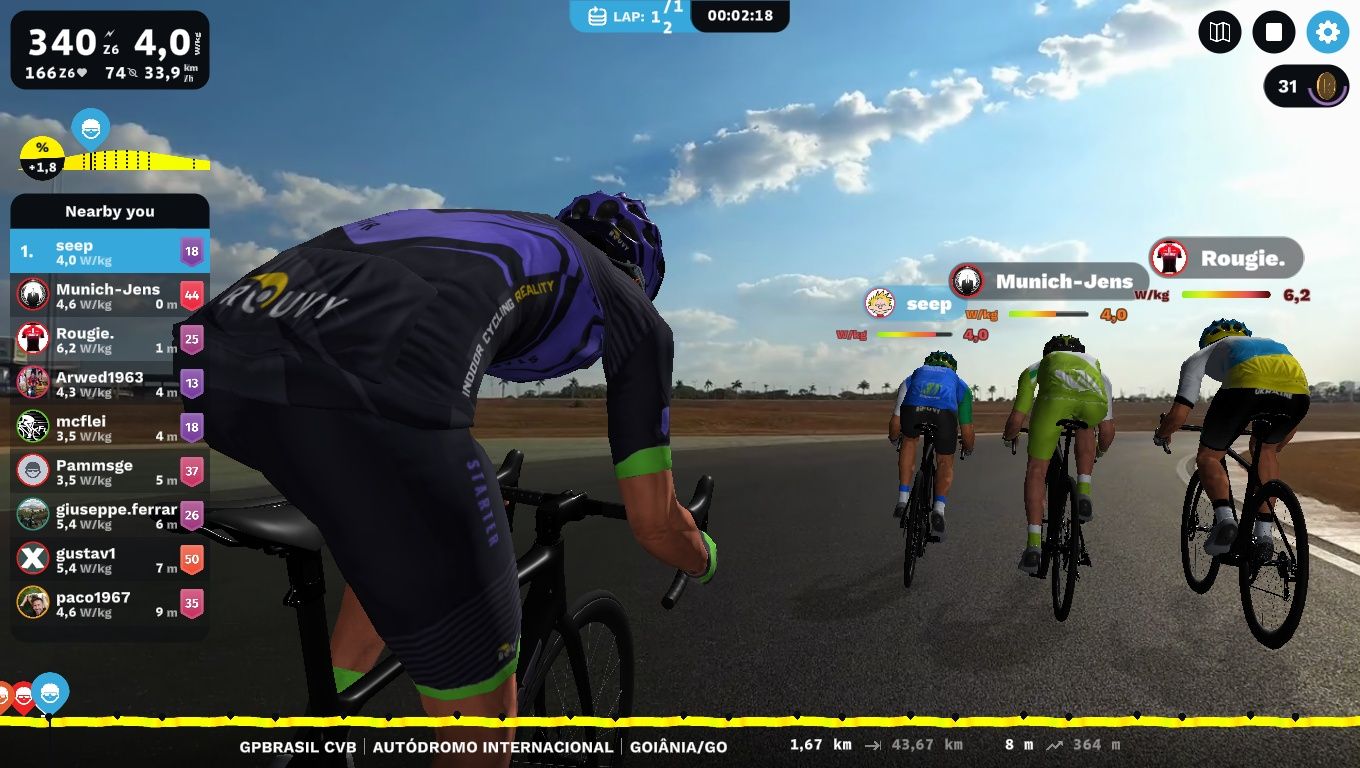The image size is (1360, 768).
Task: Select giuseppe.ferrar rider row
Action: tap(110, 515)
